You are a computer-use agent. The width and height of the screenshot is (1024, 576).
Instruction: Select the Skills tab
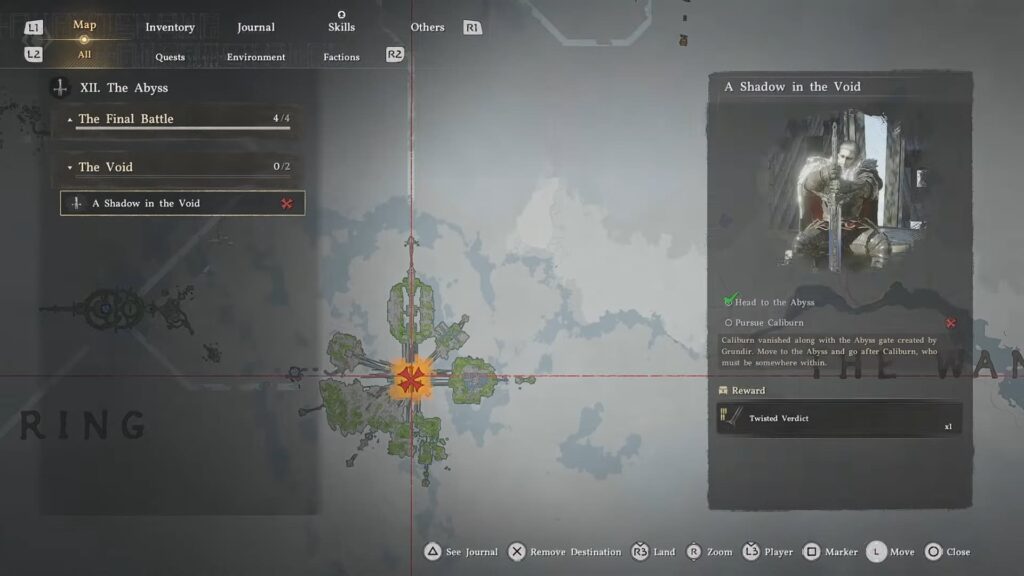341,27
